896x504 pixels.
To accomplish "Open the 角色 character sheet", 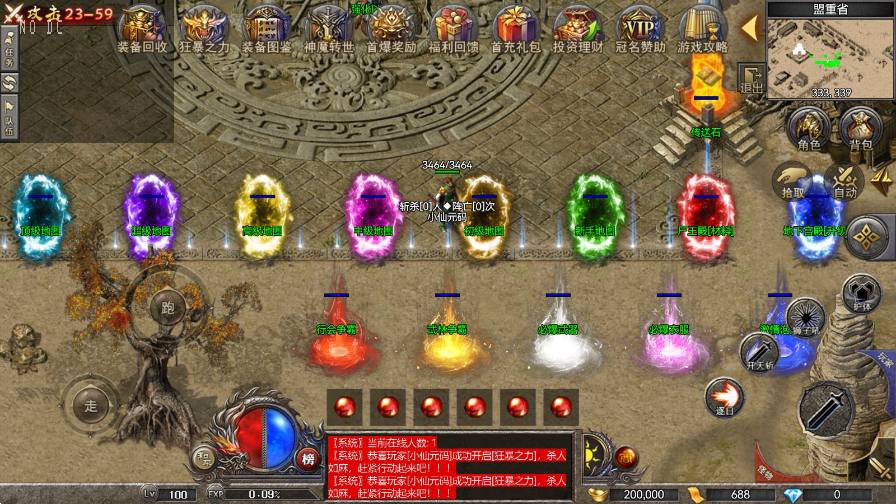I will click(808, 129).
